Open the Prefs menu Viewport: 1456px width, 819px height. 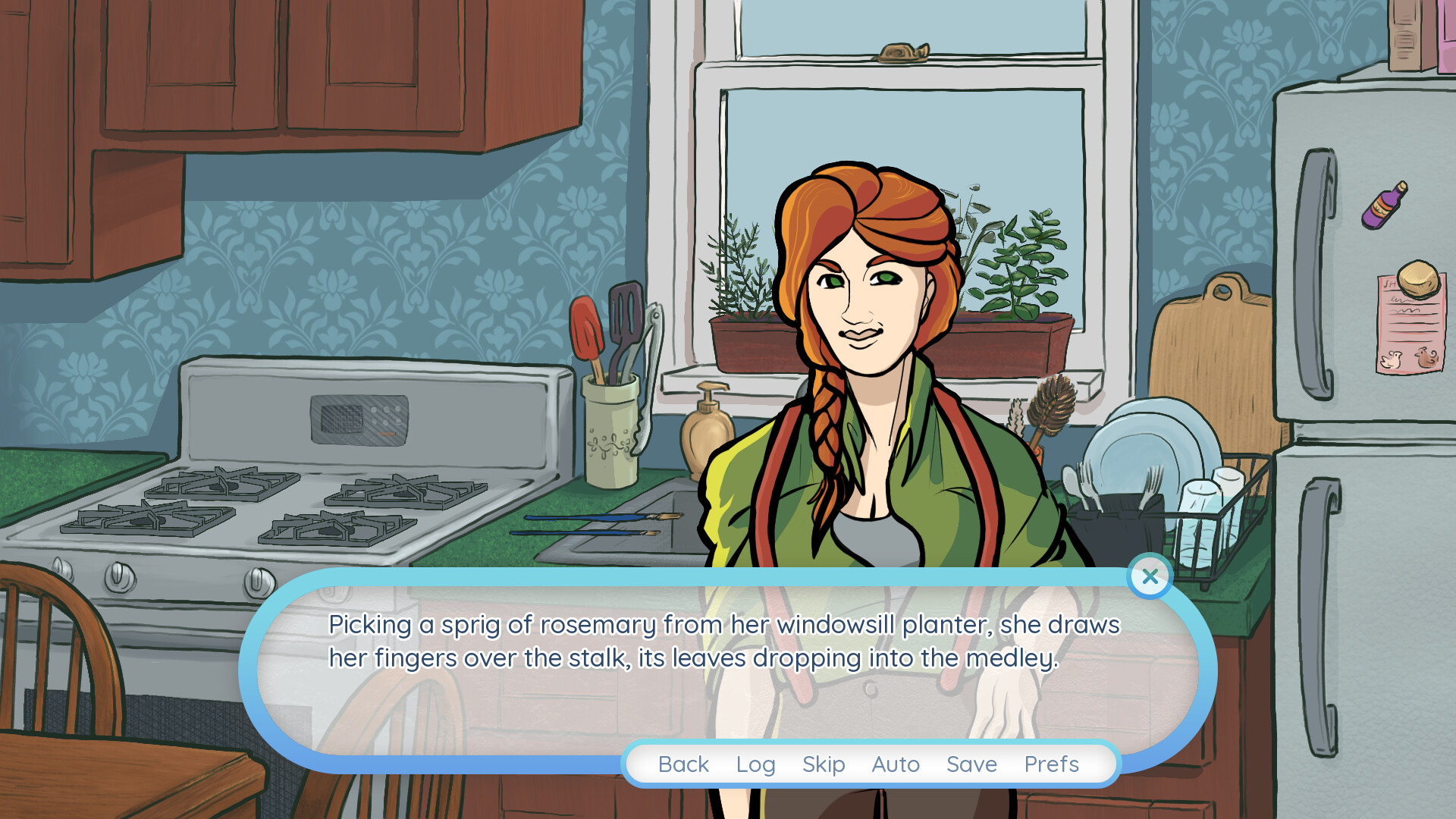pos(1051,764)
